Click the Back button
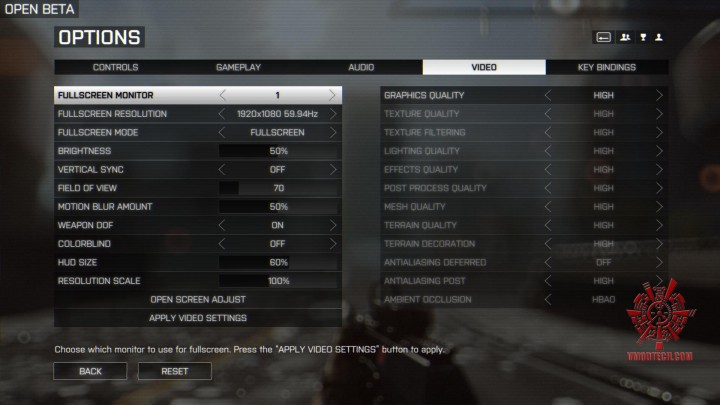The width and height of the screenshot is (720, 405). [90, 371]
